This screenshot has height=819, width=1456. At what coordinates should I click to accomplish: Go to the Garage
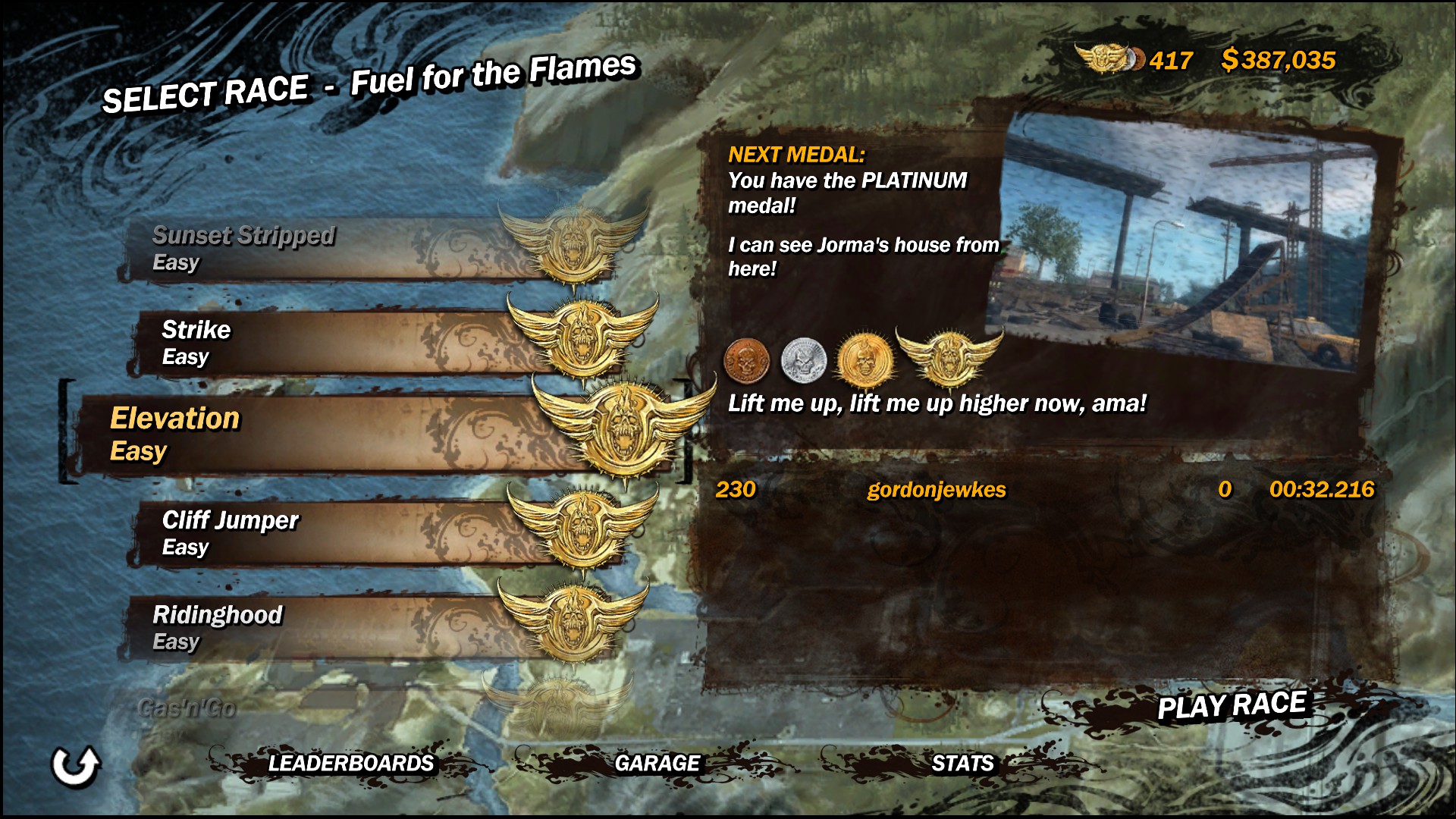[657, 763]
